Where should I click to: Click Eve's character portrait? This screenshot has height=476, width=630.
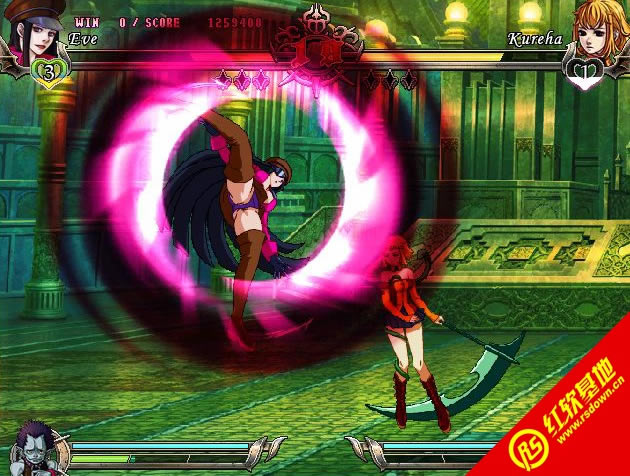(34, 32)
